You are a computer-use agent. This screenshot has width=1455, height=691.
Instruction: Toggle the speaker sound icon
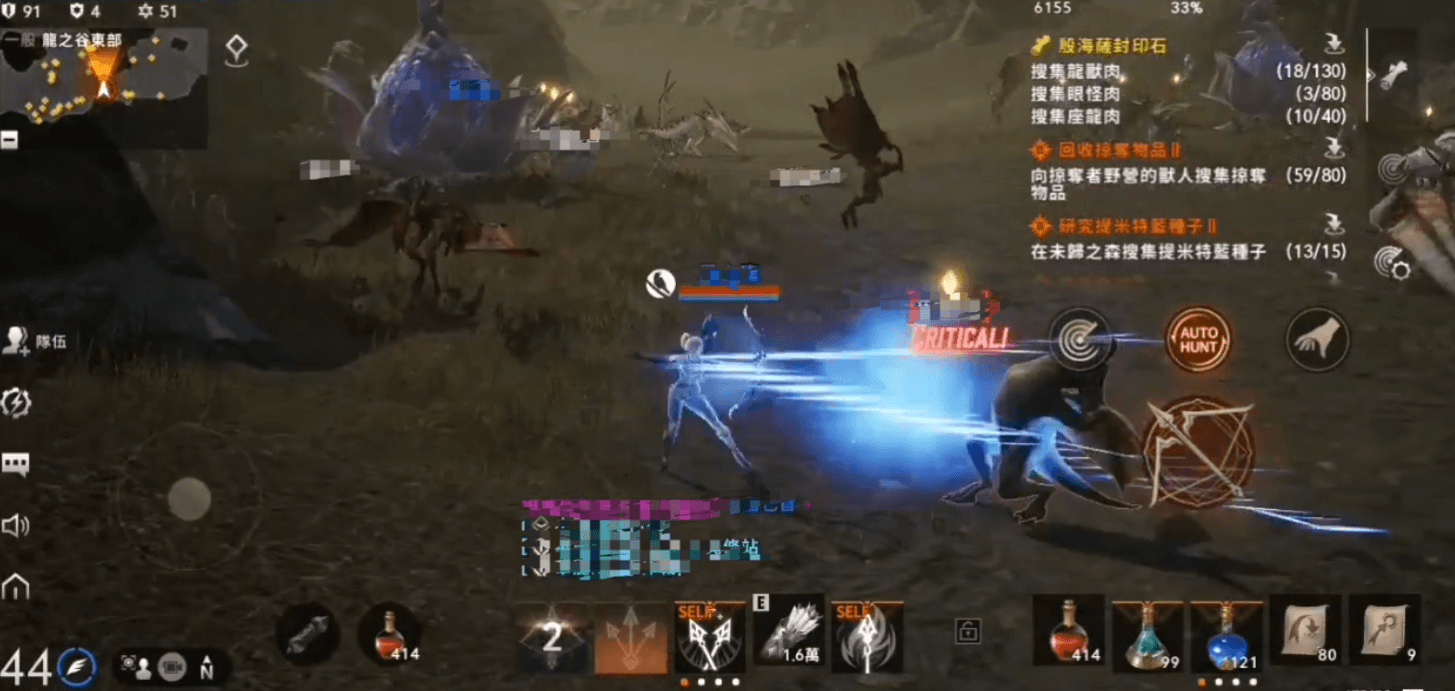(16, 526)
